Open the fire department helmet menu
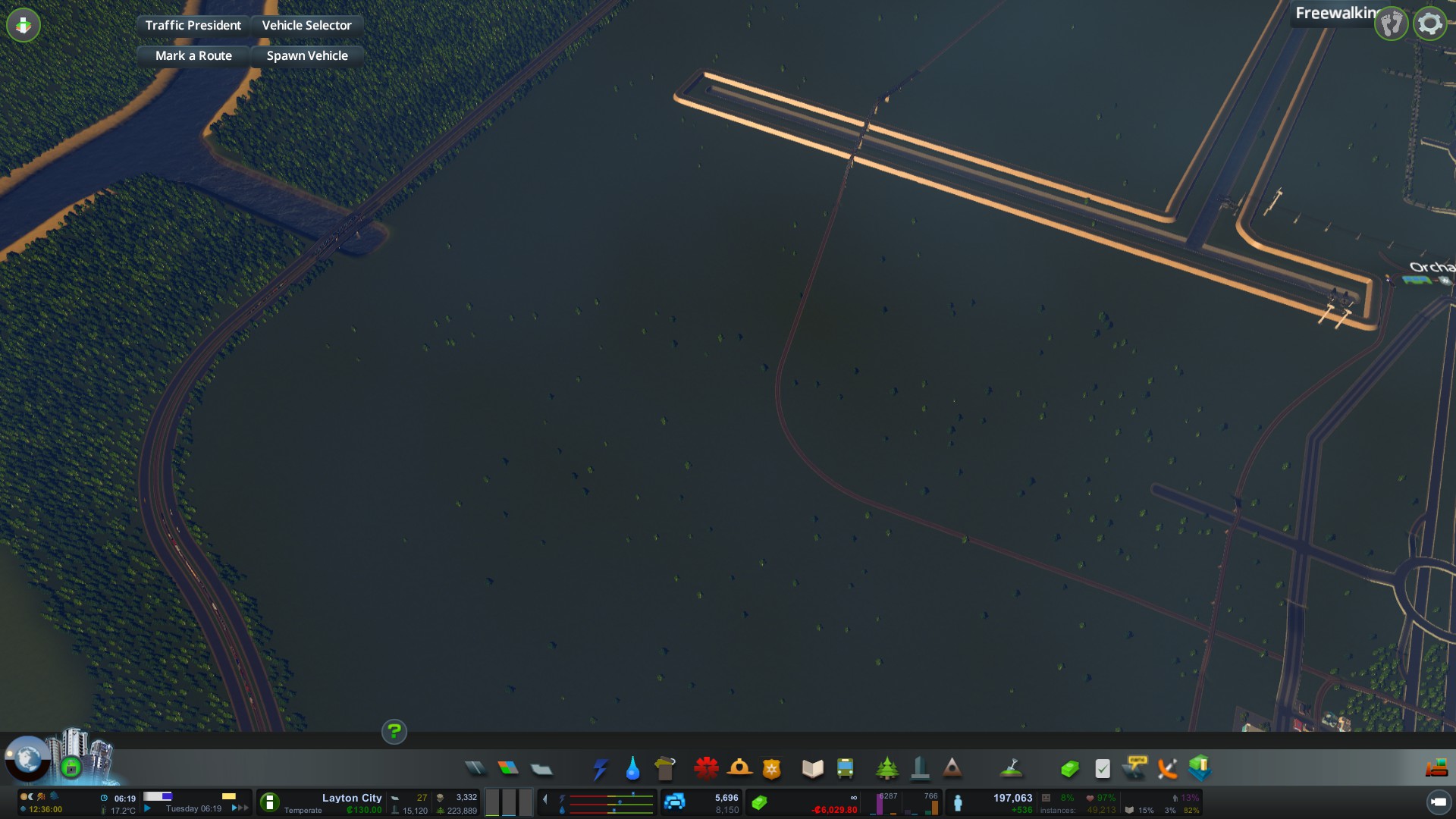The image size is (1456, 819). pos(739,769)
